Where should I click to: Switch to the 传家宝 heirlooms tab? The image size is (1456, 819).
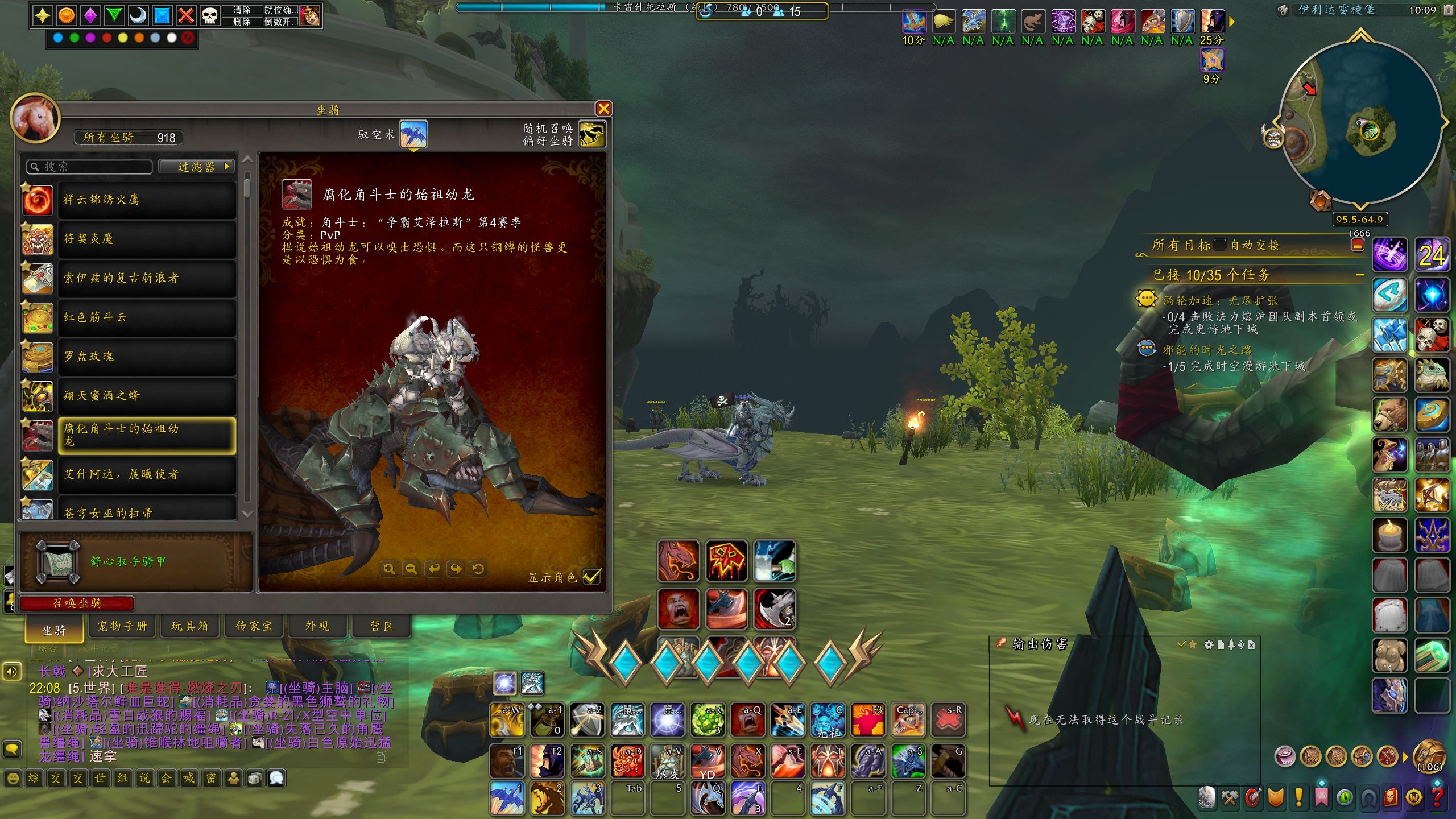254,626
